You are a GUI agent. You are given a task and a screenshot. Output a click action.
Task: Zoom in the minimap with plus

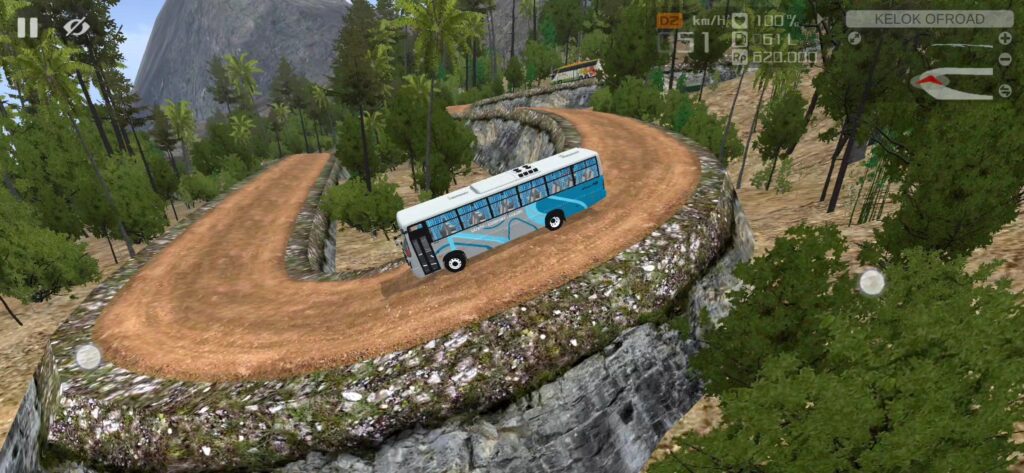(x=1004, y=38)
